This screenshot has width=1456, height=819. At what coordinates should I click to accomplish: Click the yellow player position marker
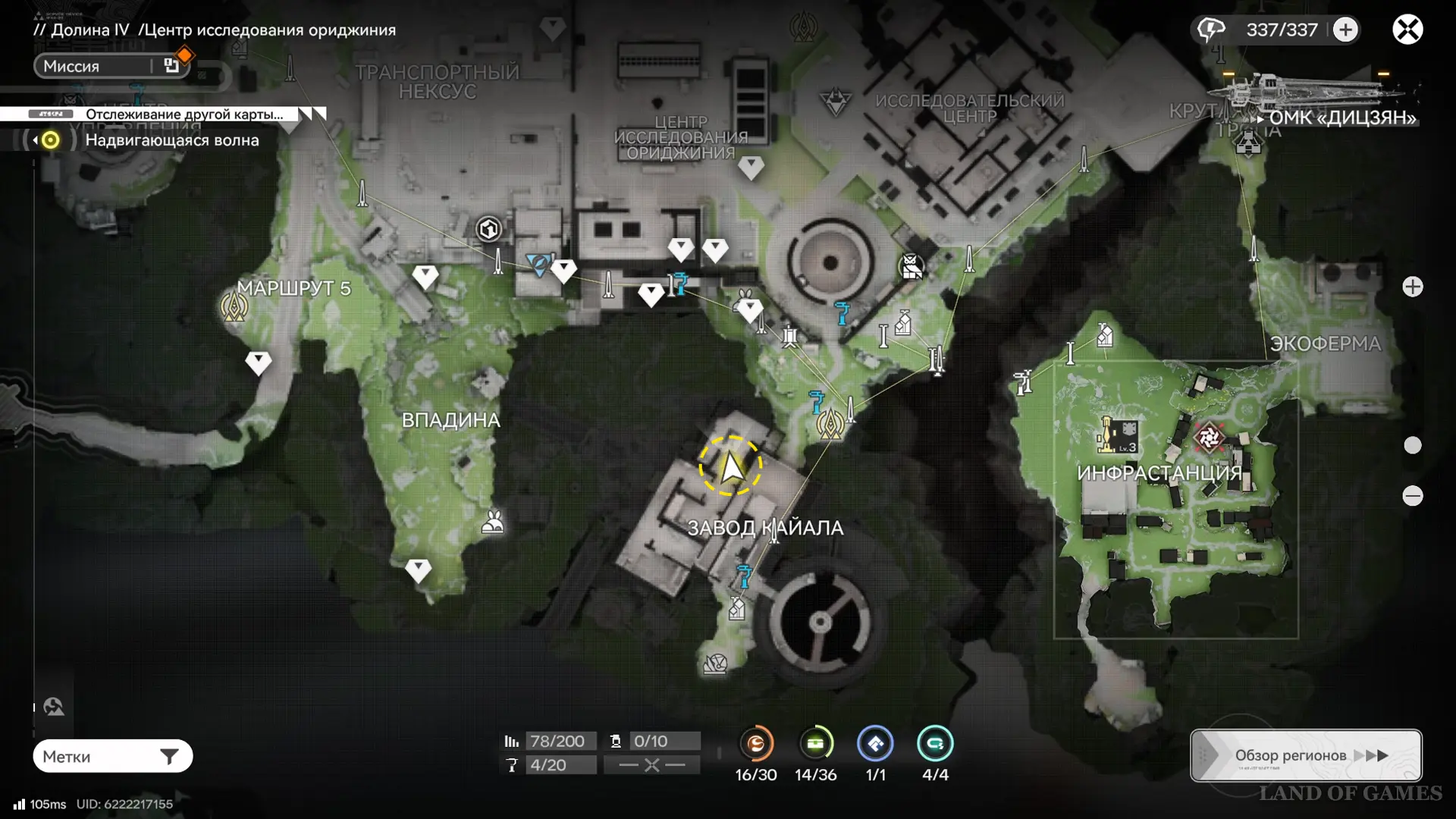(x=730, y=467)
